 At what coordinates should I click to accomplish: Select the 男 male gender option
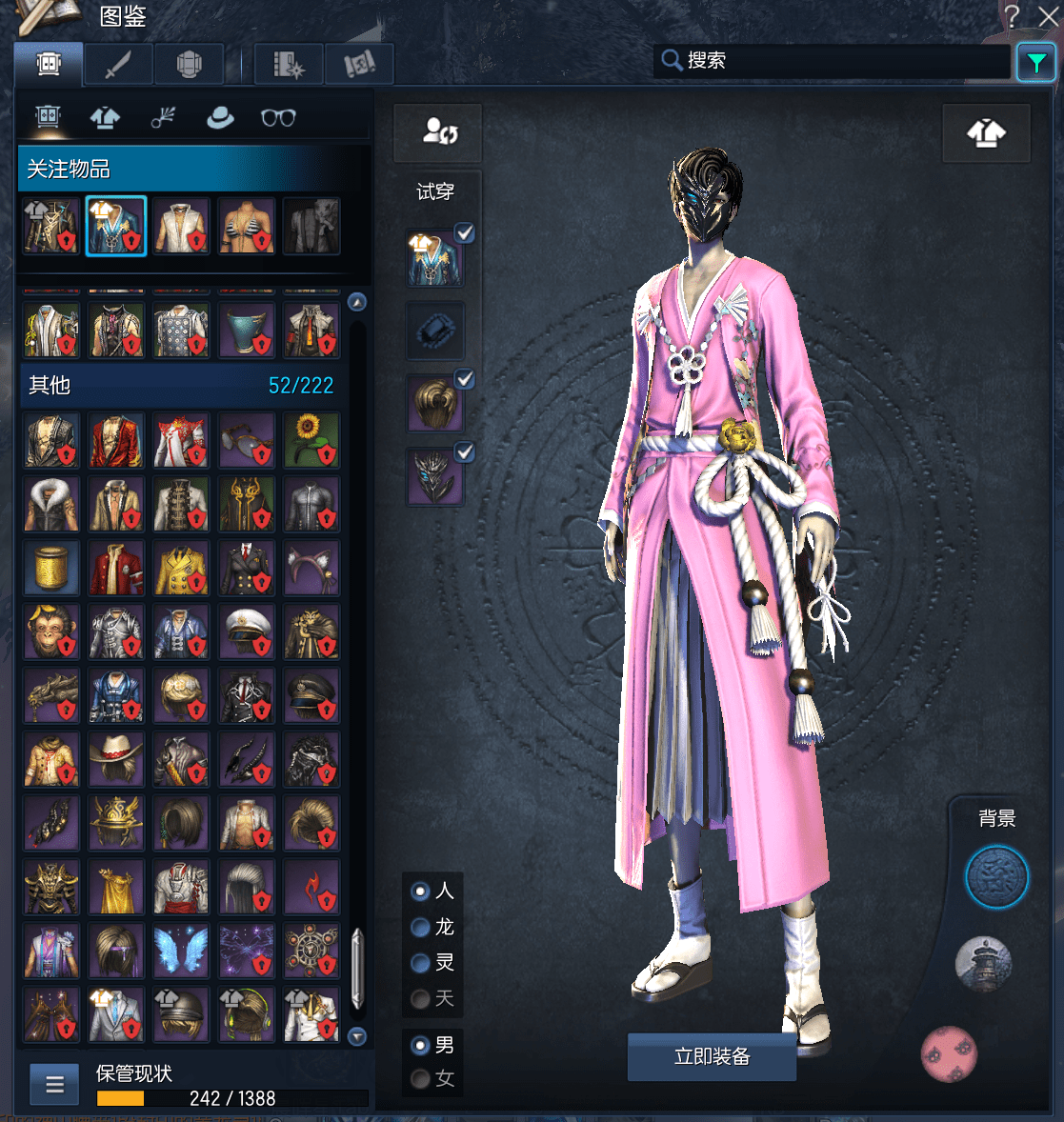(420, 1045)
